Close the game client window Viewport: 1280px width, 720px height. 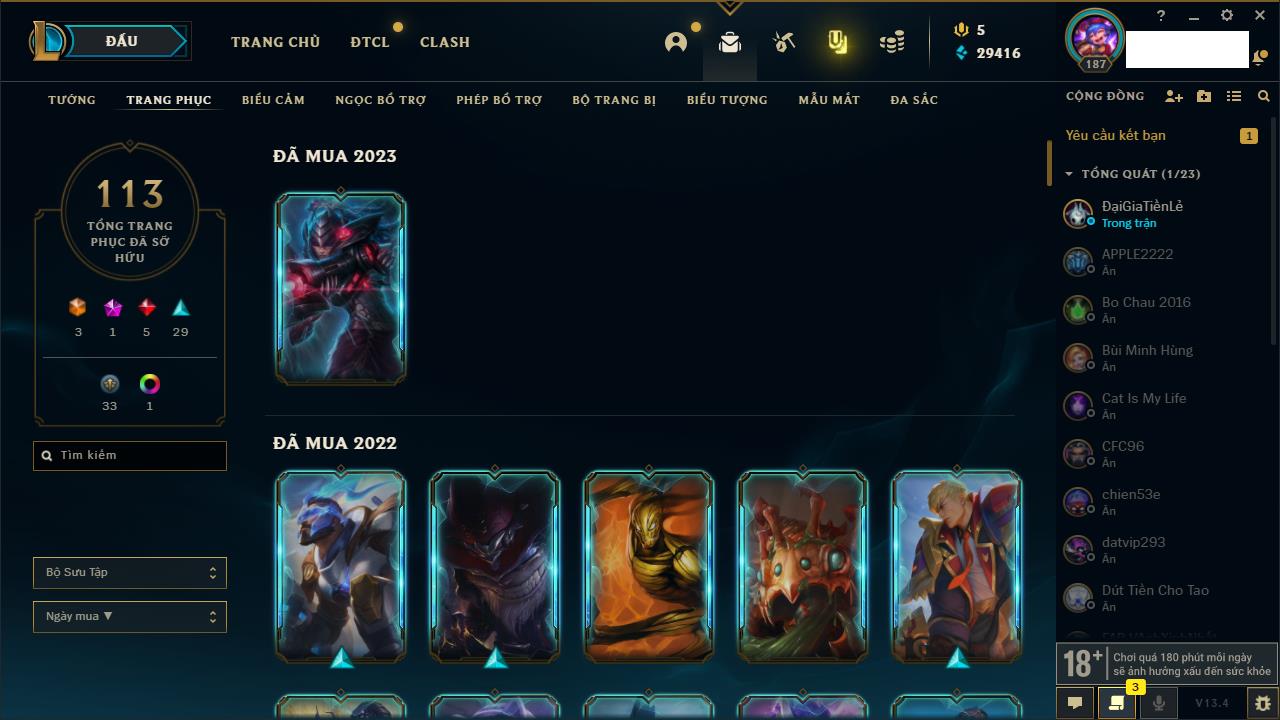pos(1260,16)
